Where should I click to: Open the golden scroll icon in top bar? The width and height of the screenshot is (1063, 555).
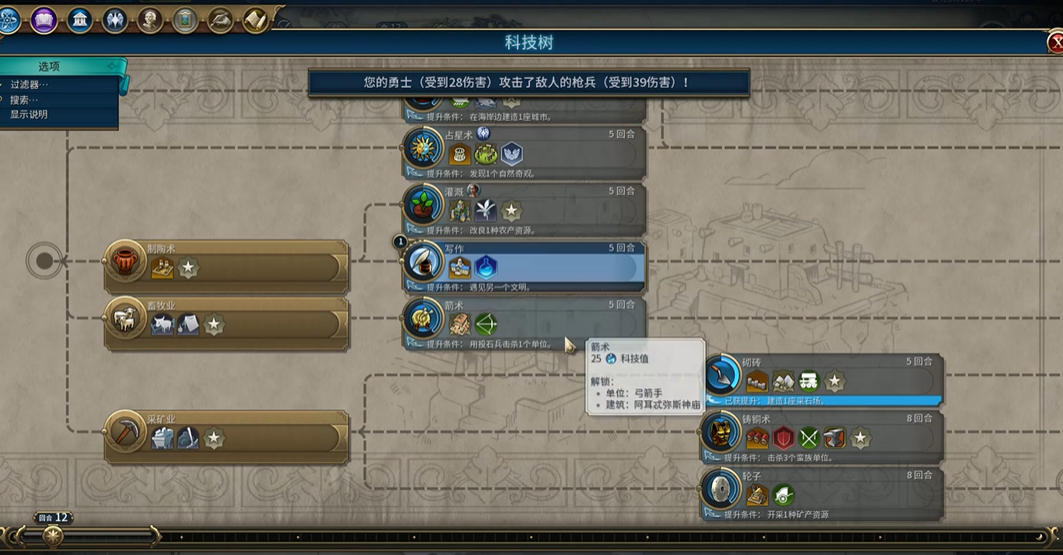coord(256,19)
